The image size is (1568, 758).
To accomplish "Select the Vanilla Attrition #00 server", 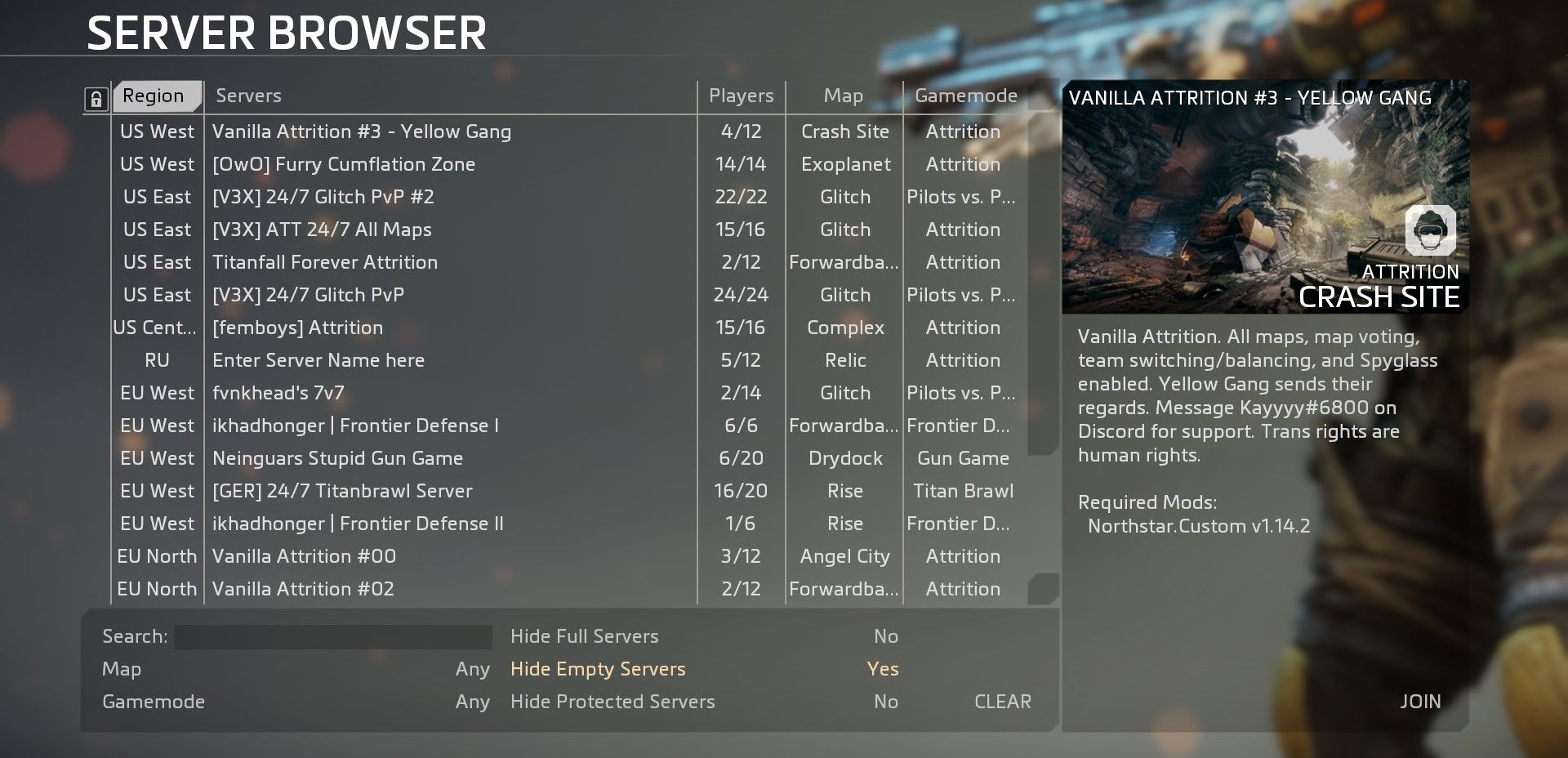I will pos(304,556).
